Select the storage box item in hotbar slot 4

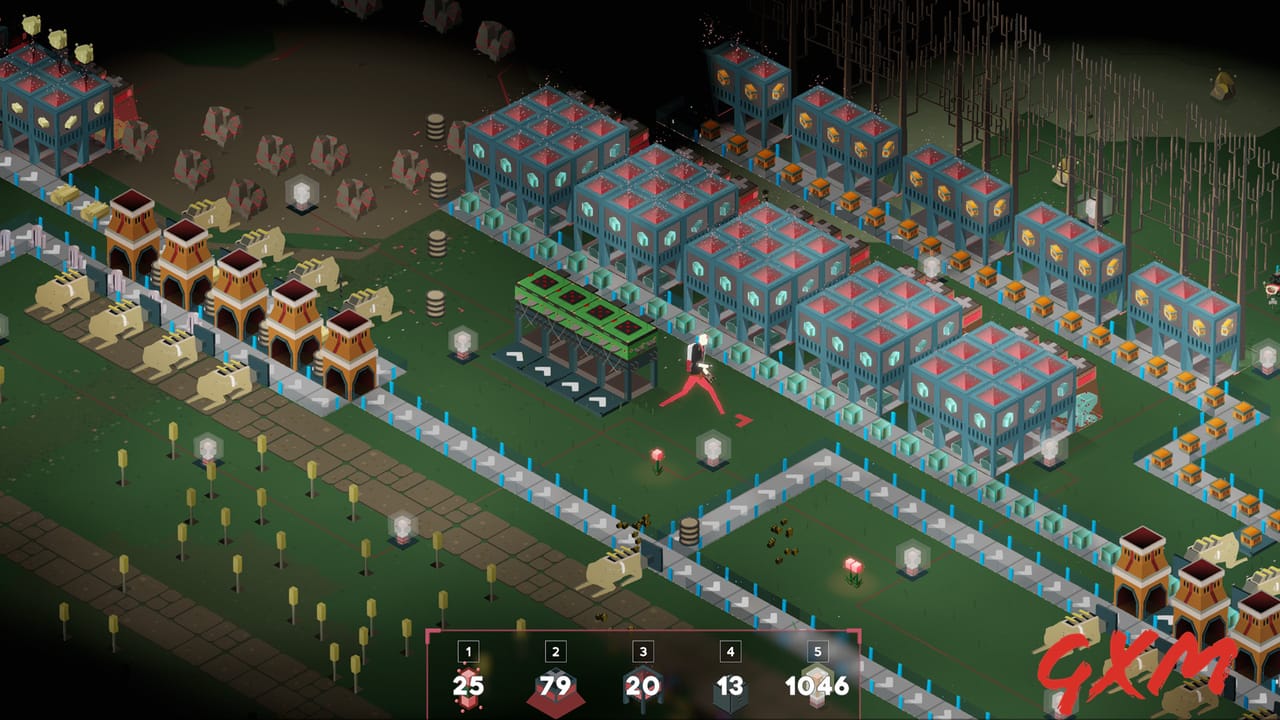730,687
